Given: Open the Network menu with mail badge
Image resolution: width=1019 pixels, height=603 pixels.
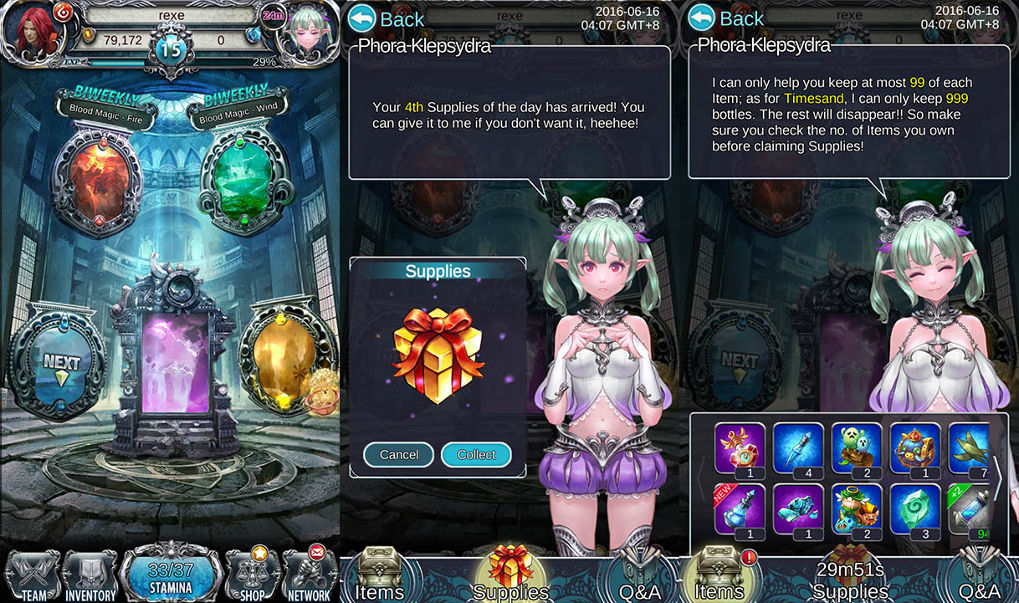Looking at the screenshot, I should tap(310, 575).
